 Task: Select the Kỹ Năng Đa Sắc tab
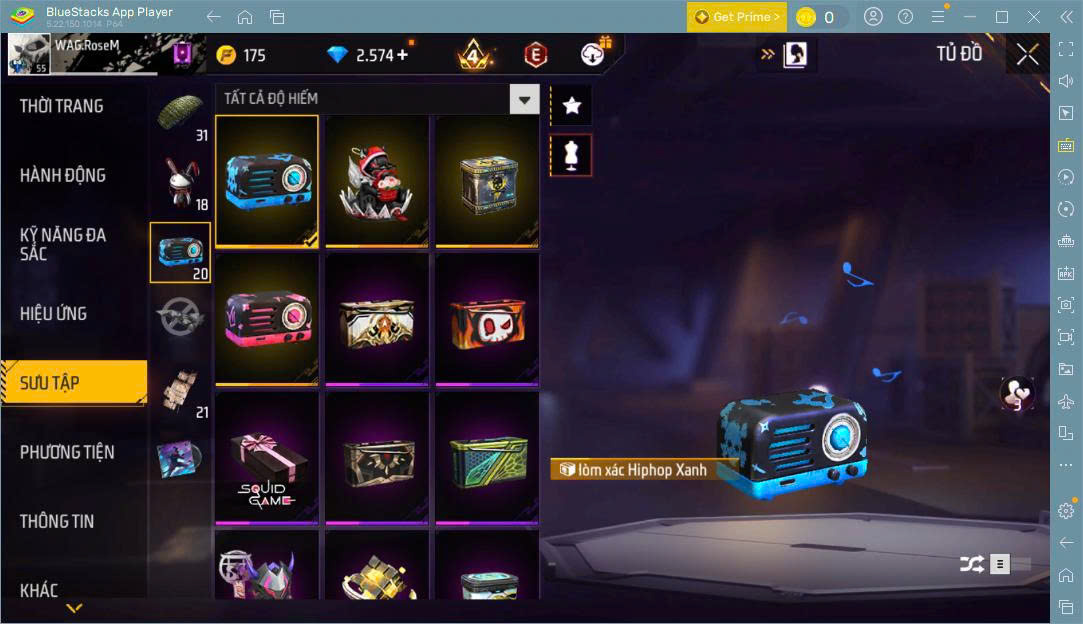63,244
